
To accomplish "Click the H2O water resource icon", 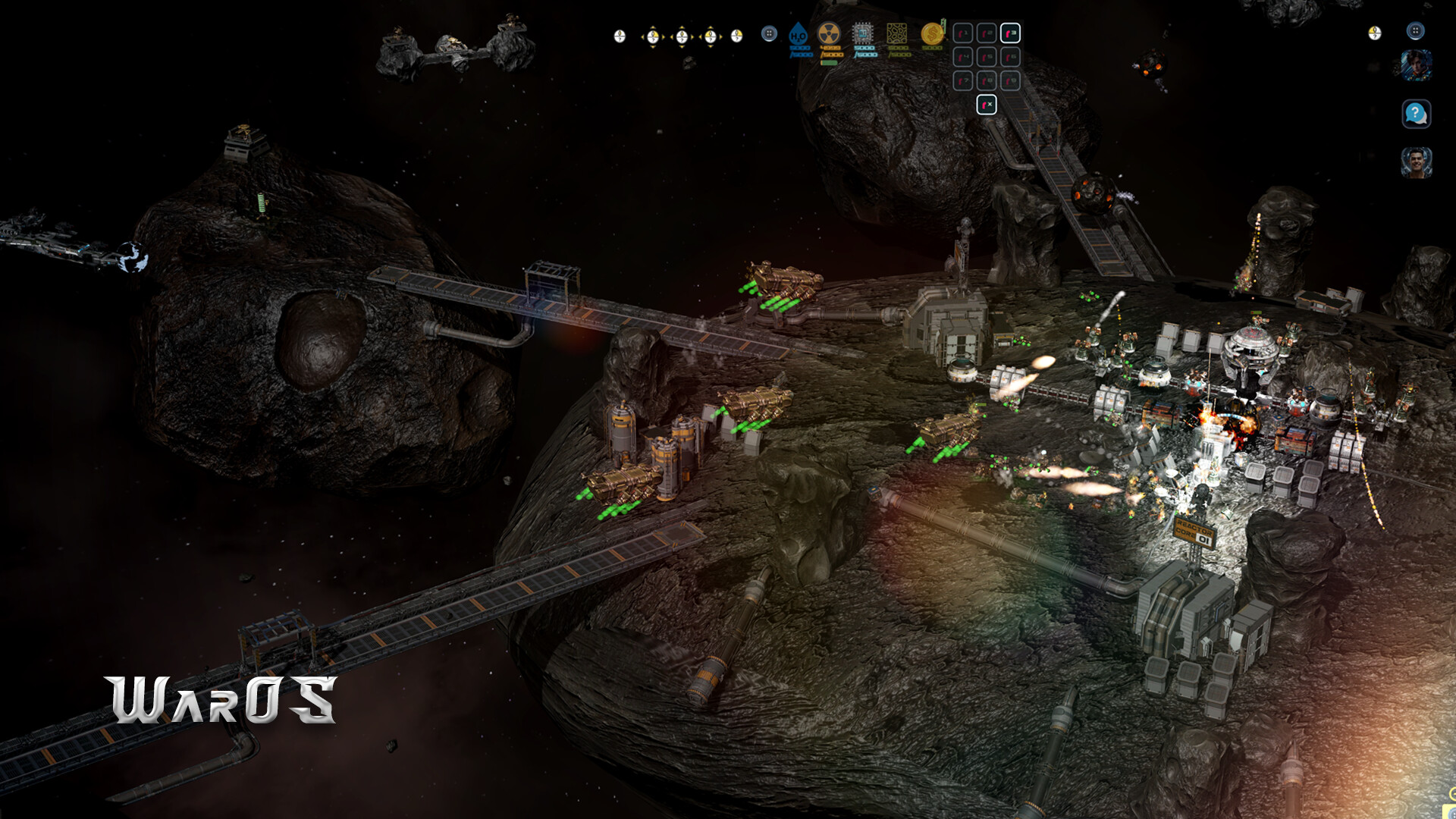I will 799,34.
